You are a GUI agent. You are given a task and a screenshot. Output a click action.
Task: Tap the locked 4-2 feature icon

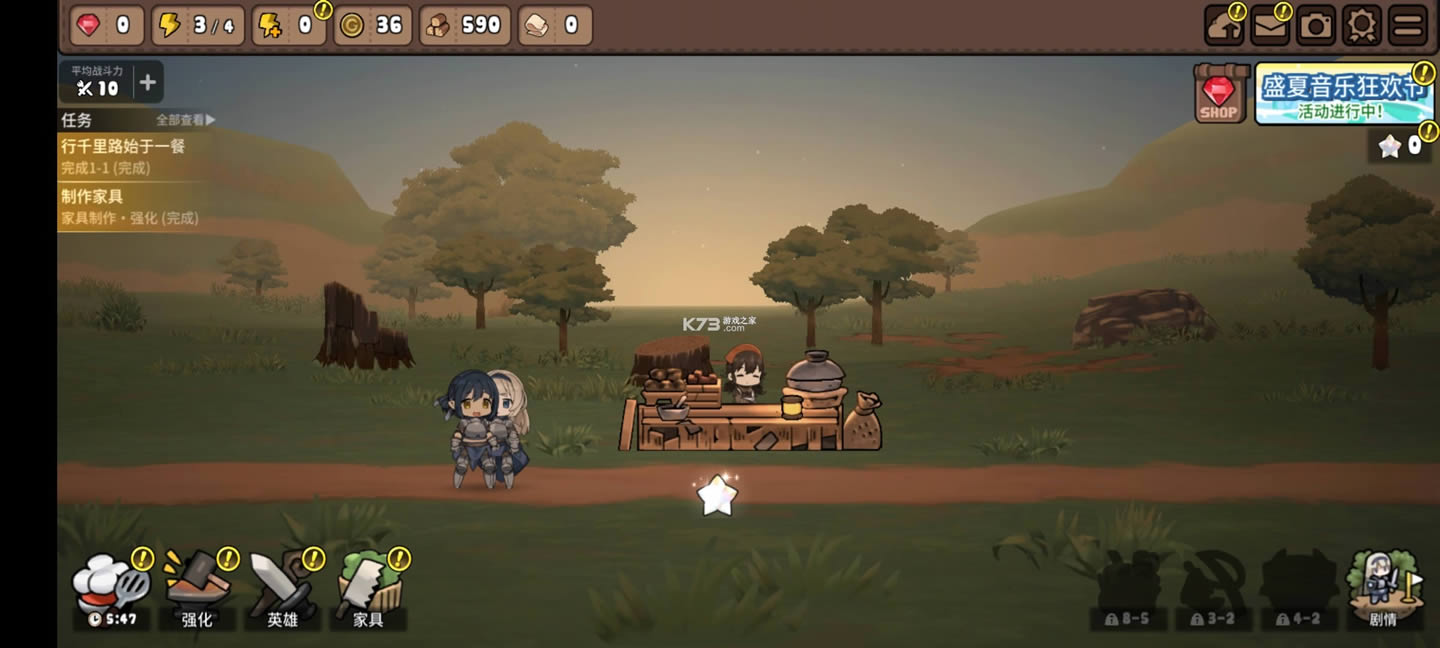1298,592
